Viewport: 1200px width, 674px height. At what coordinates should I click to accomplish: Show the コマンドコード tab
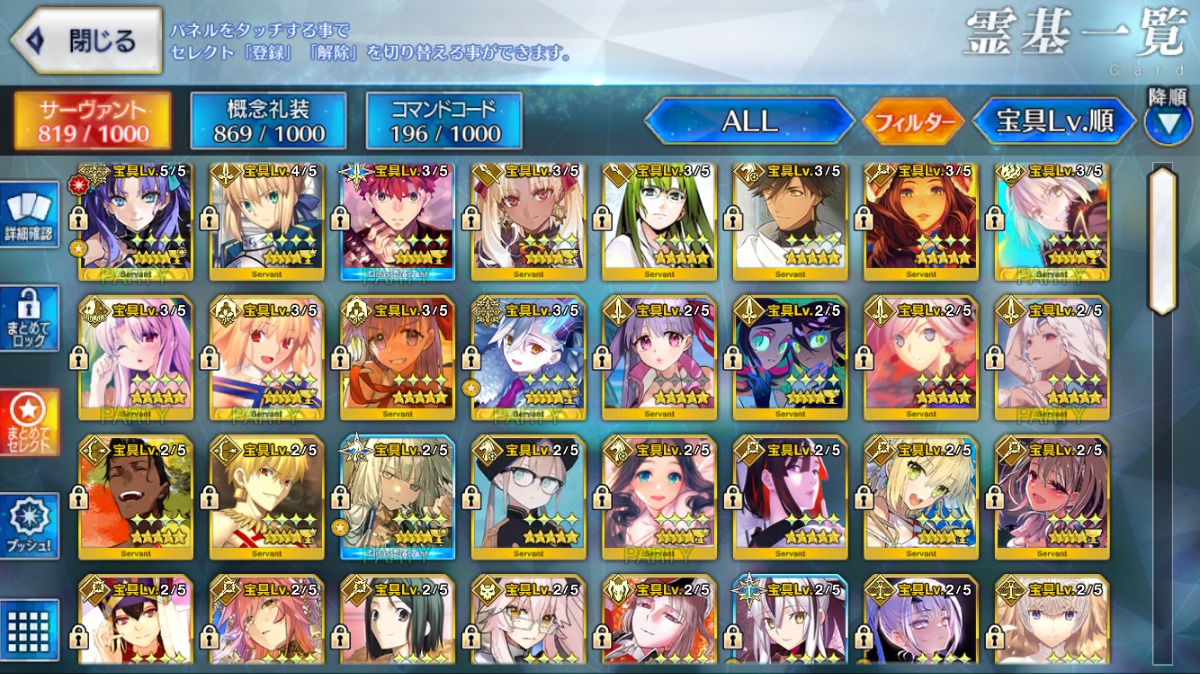445,121
